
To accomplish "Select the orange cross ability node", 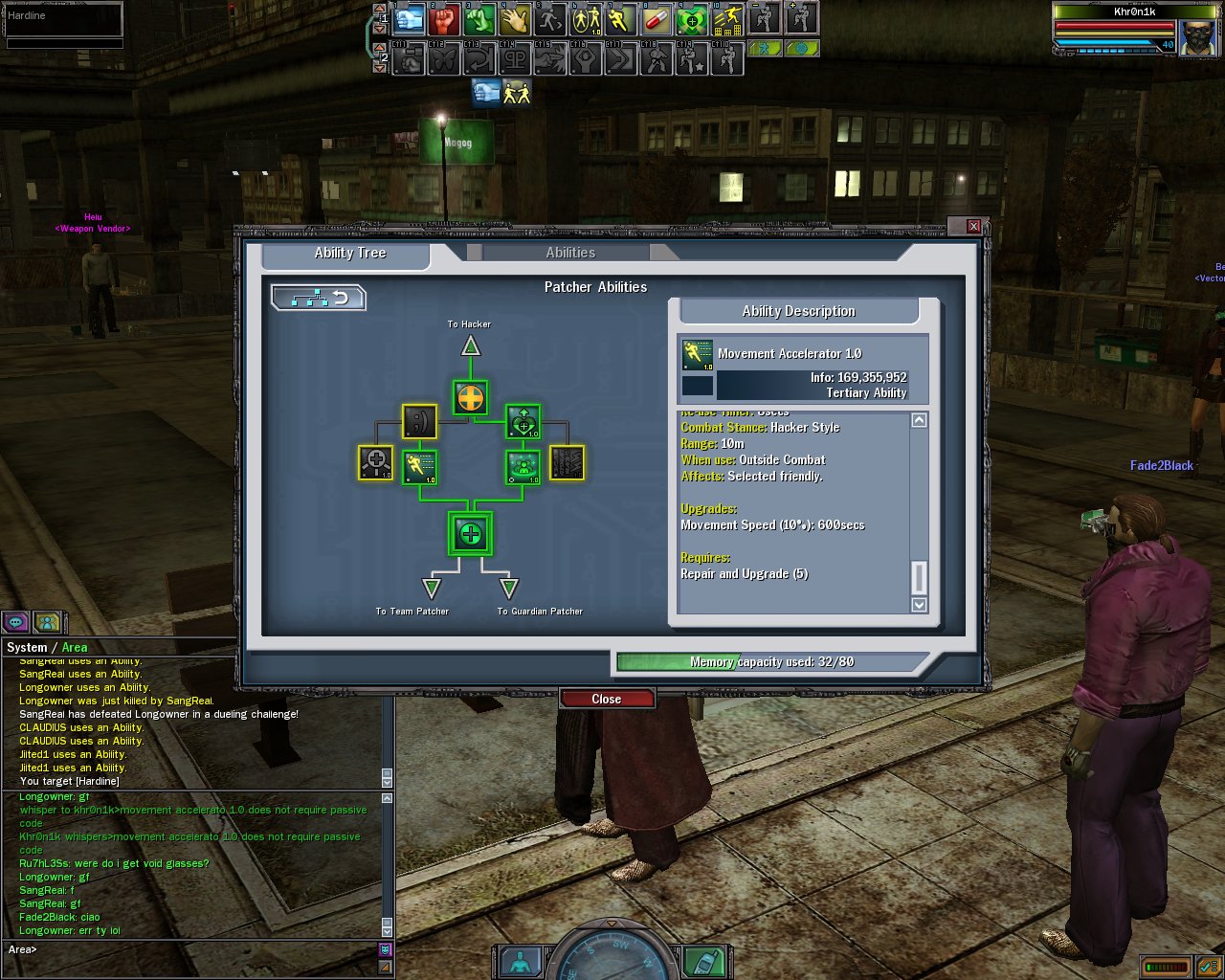I will click(470, 398).
